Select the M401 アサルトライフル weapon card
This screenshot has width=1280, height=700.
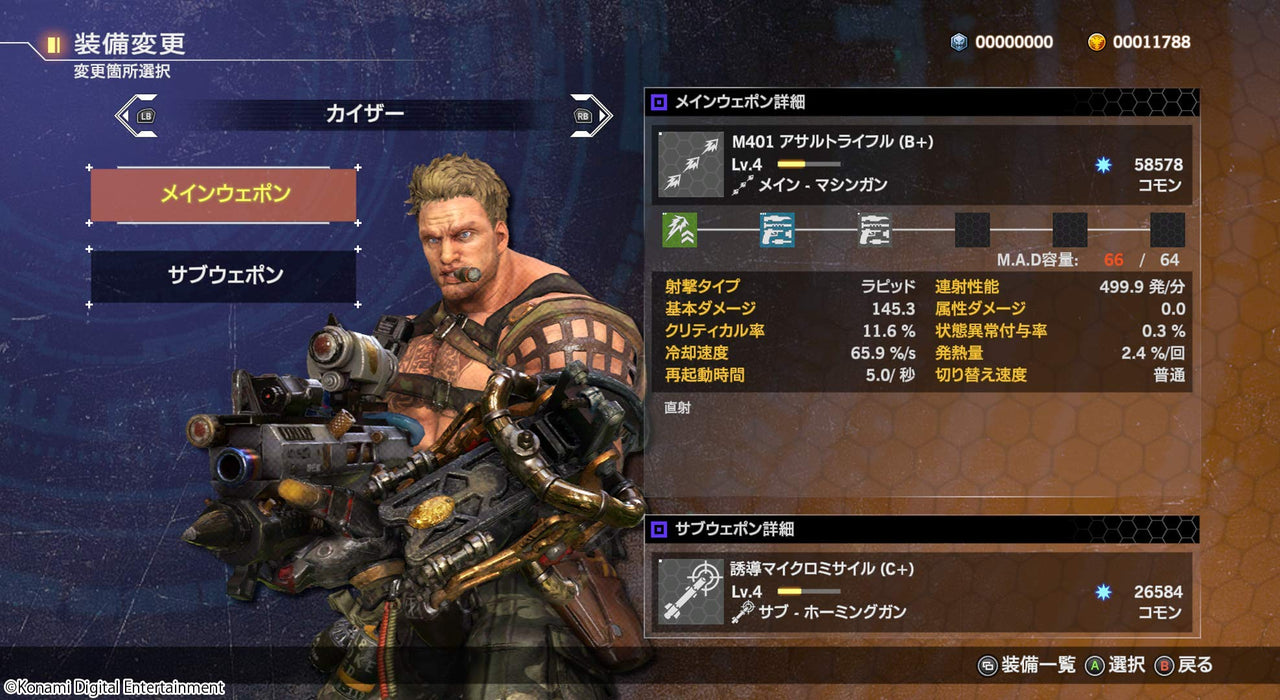coord(924,163)
